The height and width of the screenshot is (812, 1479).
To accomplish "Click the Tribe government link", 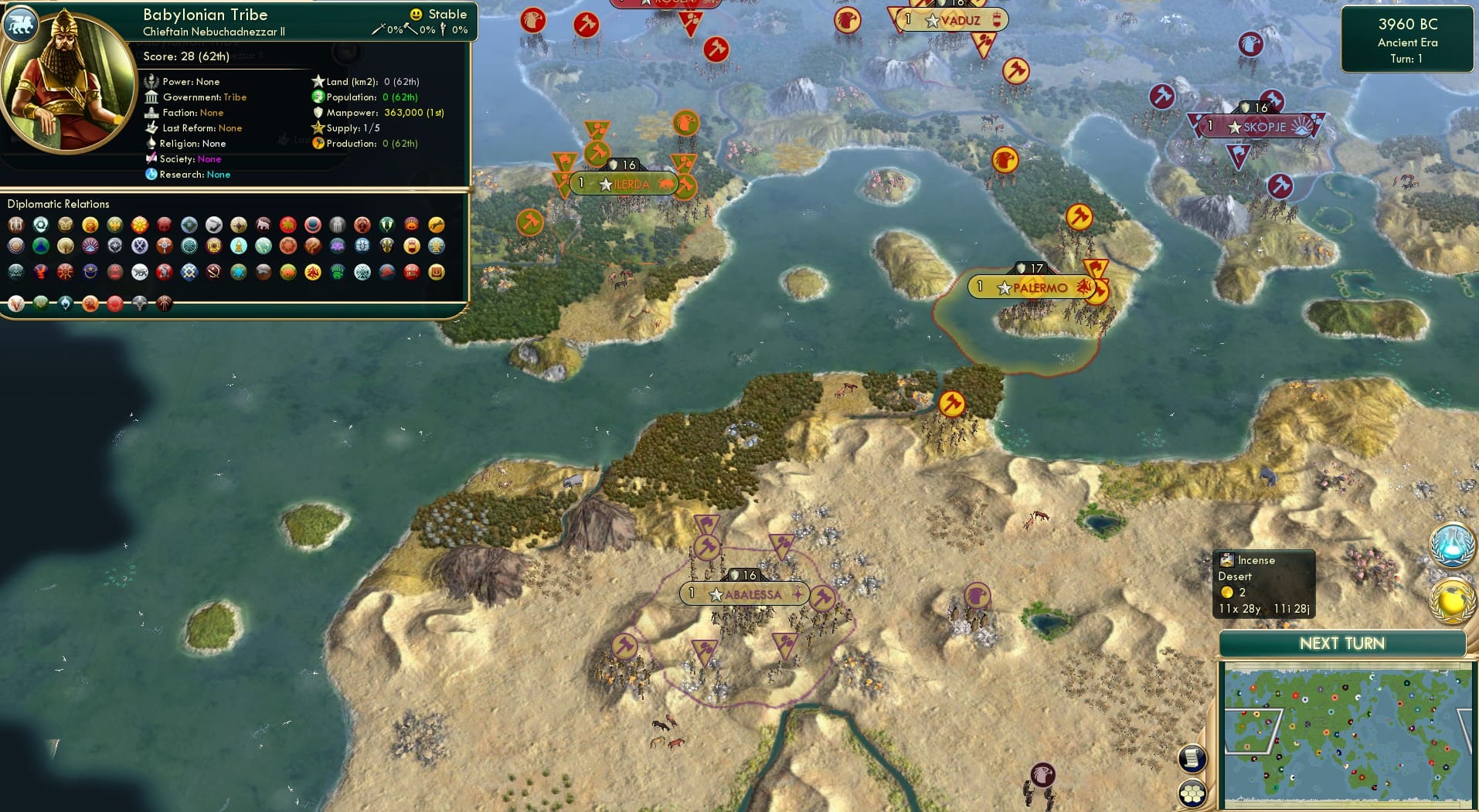I will pyautogui.click(x=236, y=97).
